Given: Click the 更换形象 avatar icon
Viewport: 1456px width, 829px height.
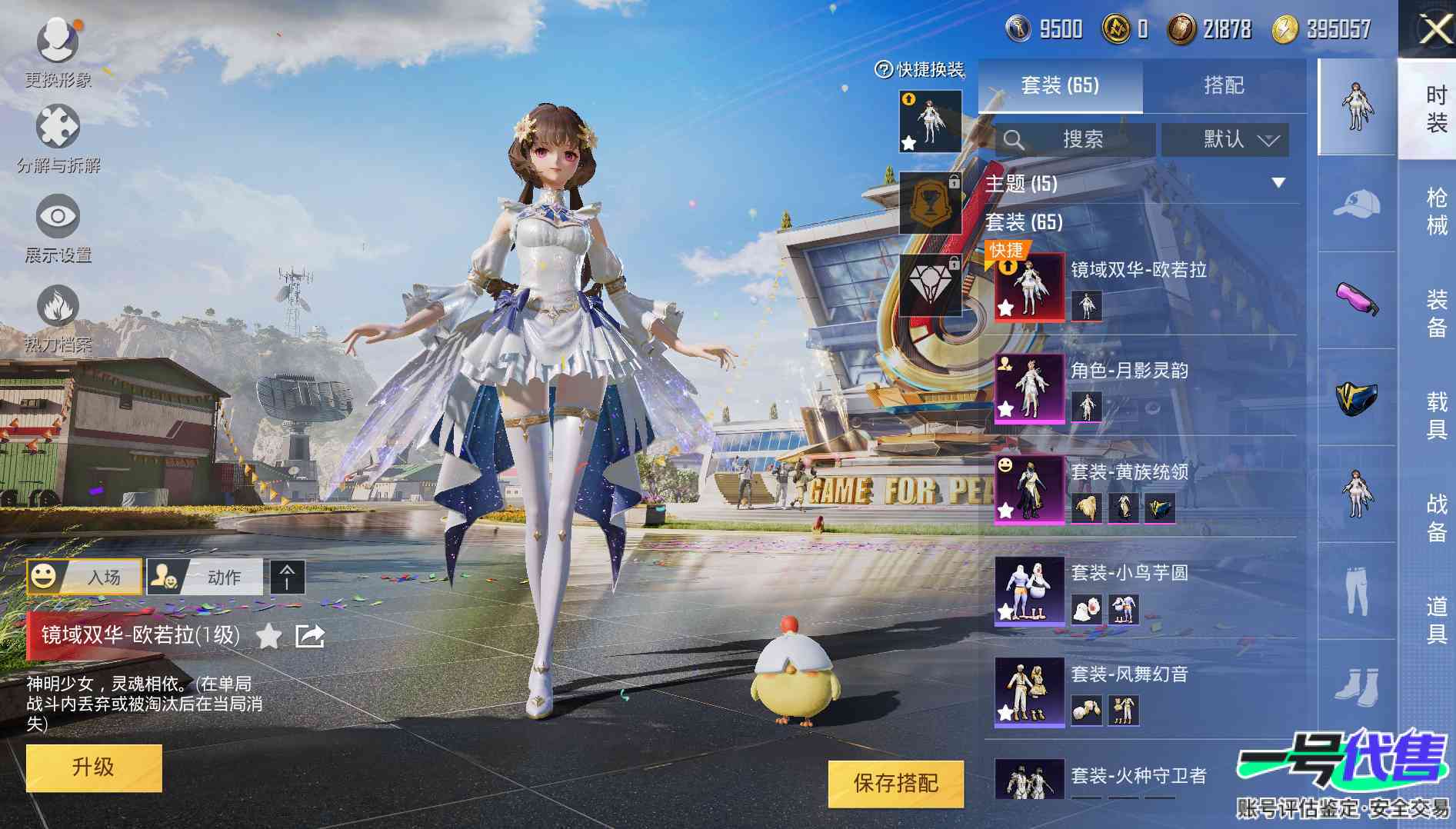Looking at the screenshot, I should (x=58, y=41).
